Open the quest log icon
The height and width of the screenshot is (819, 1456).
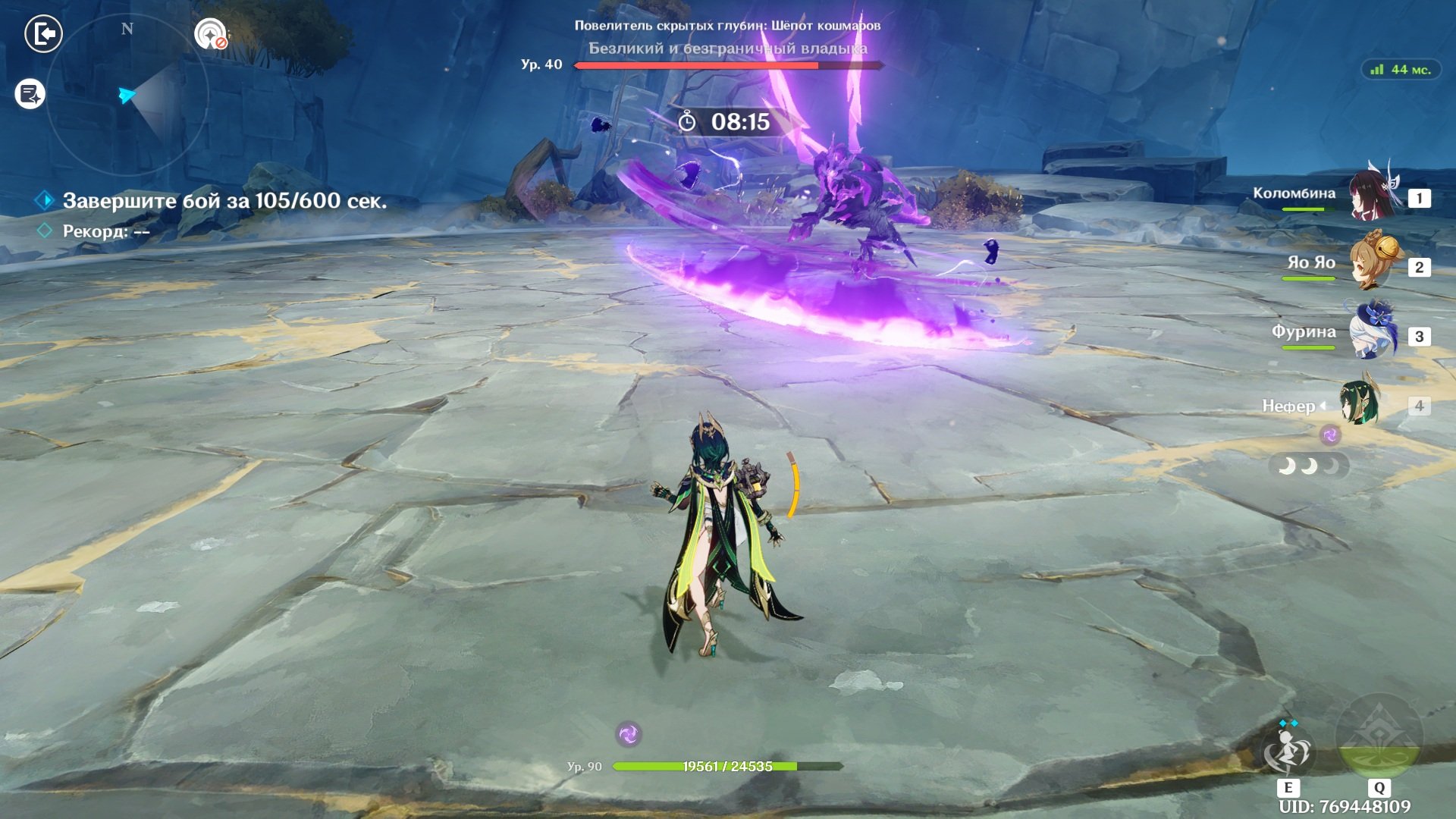(30, 94)
